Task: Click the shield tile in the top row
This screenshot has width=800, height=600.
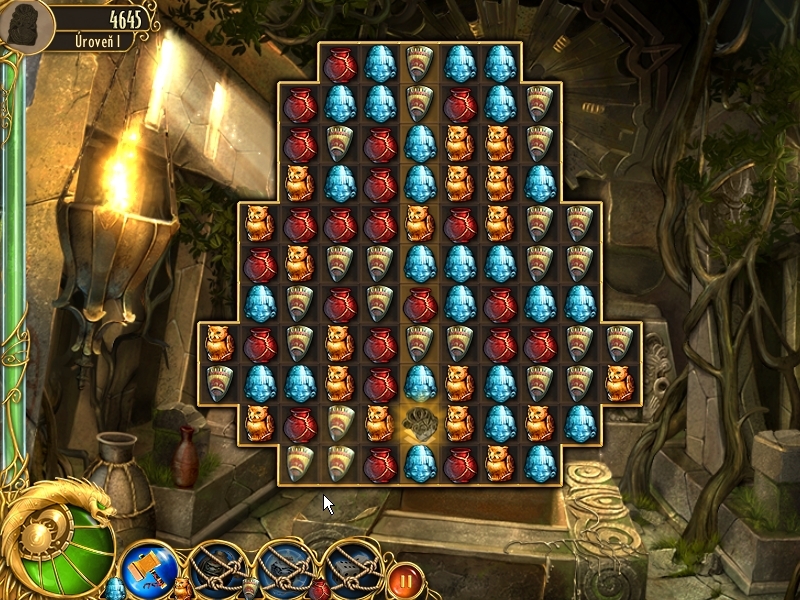Action: [x=420, y=64]
